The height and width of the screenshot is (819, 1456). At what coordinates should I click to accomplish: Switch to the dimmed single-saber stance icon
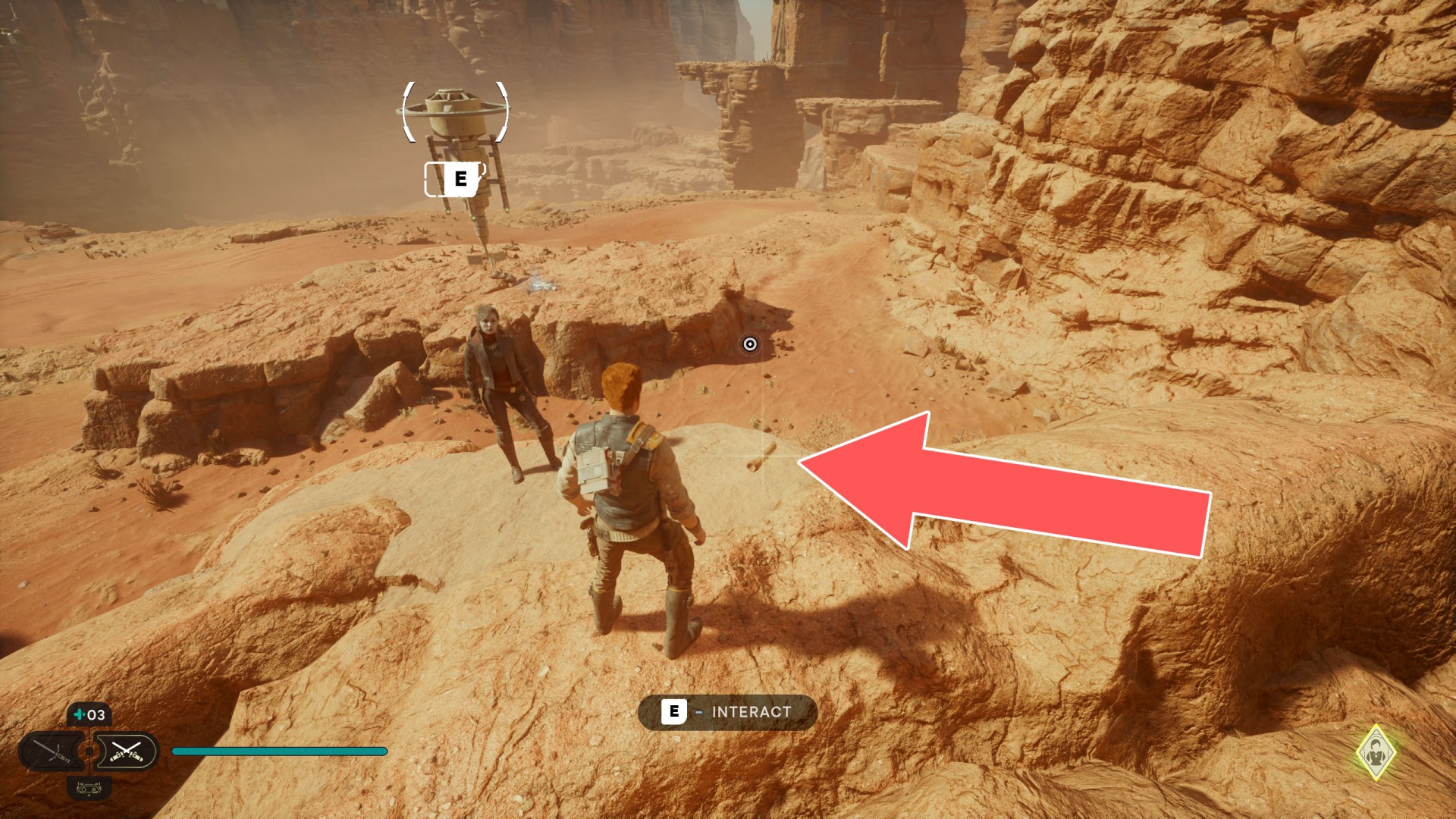point(53,752)
